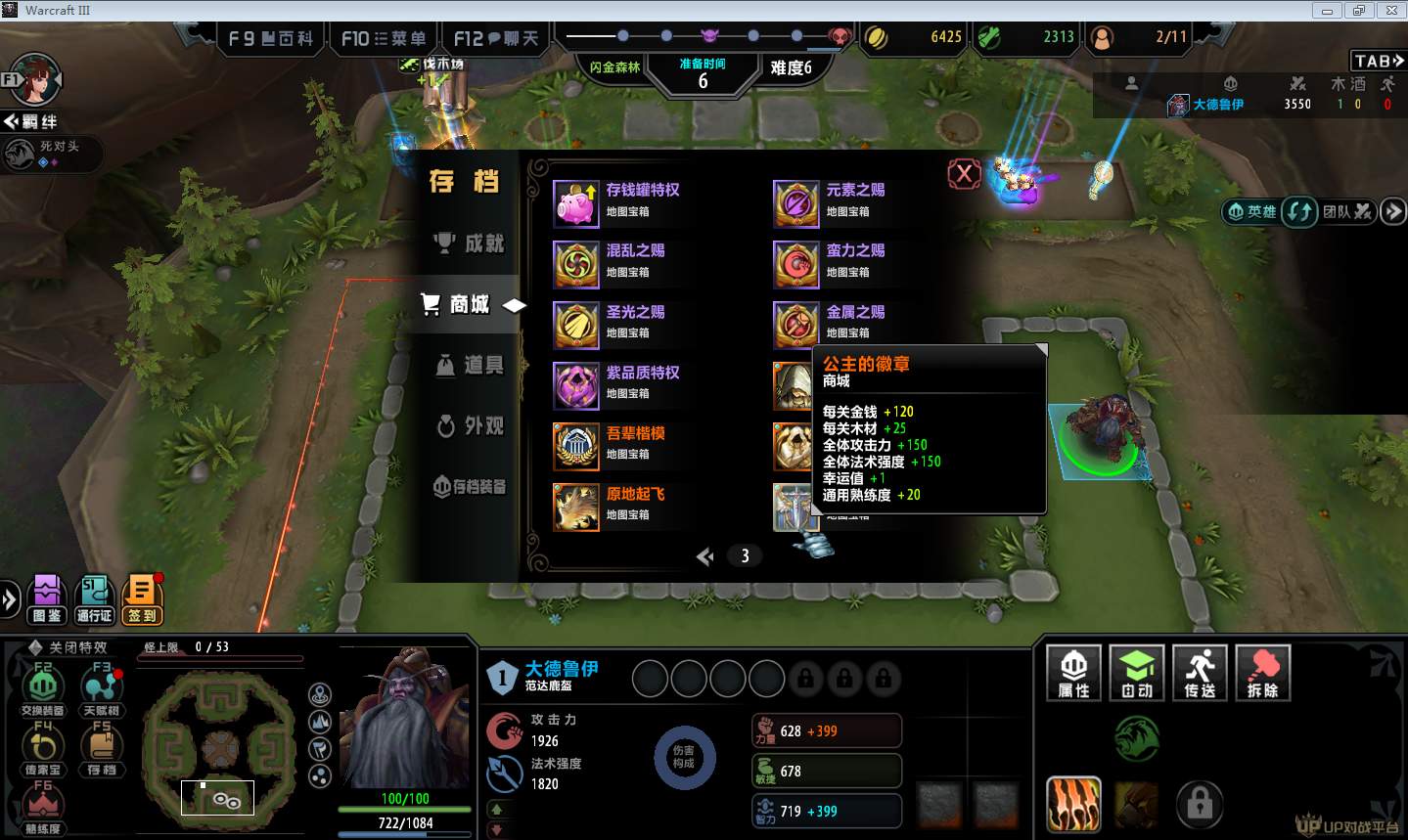
Task: Open the 签到 daily check-in
Action: click(x=142, y=598)
